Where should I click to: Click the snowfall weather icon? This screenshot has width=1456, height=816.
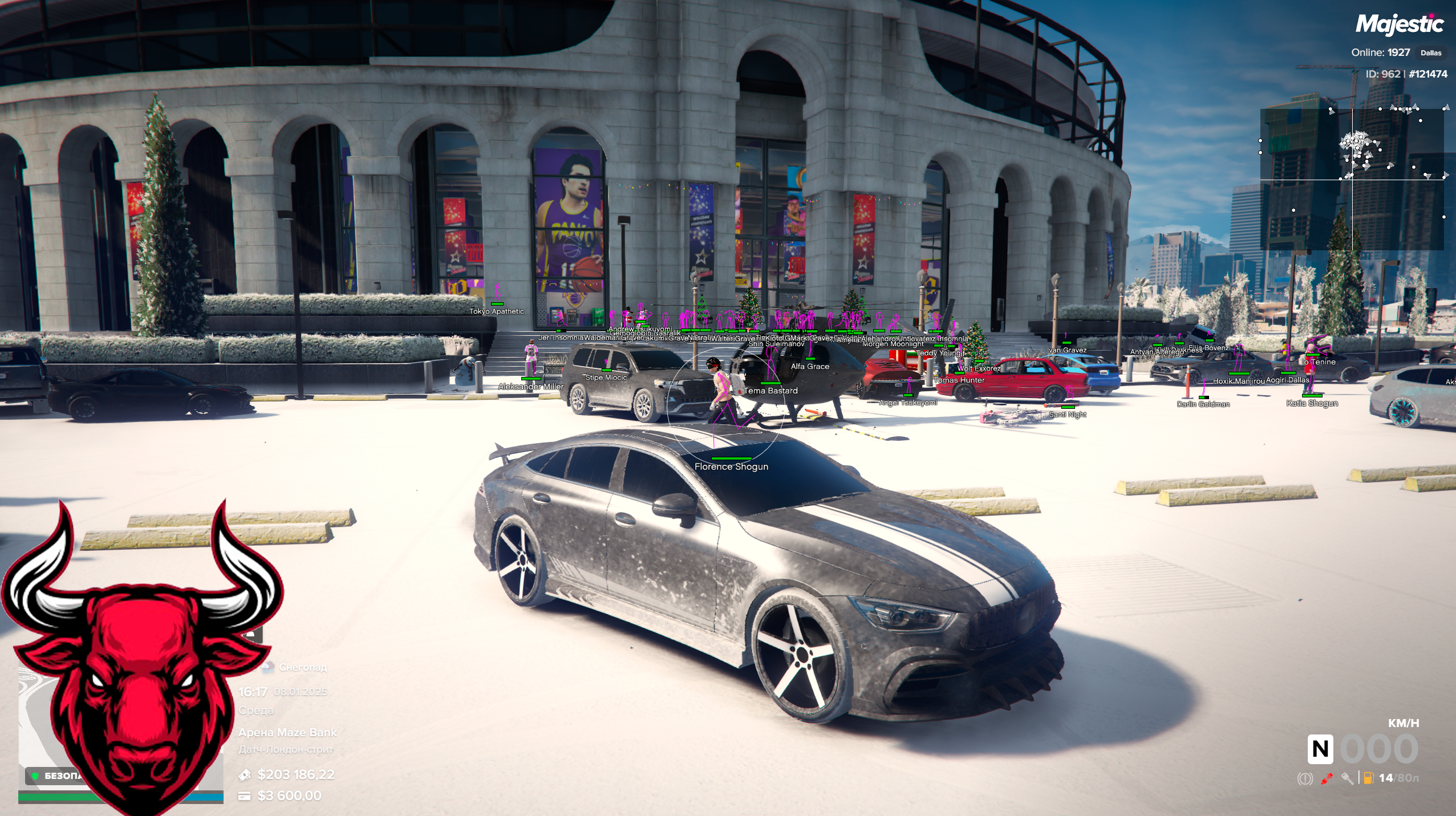[x=267, y=667]
